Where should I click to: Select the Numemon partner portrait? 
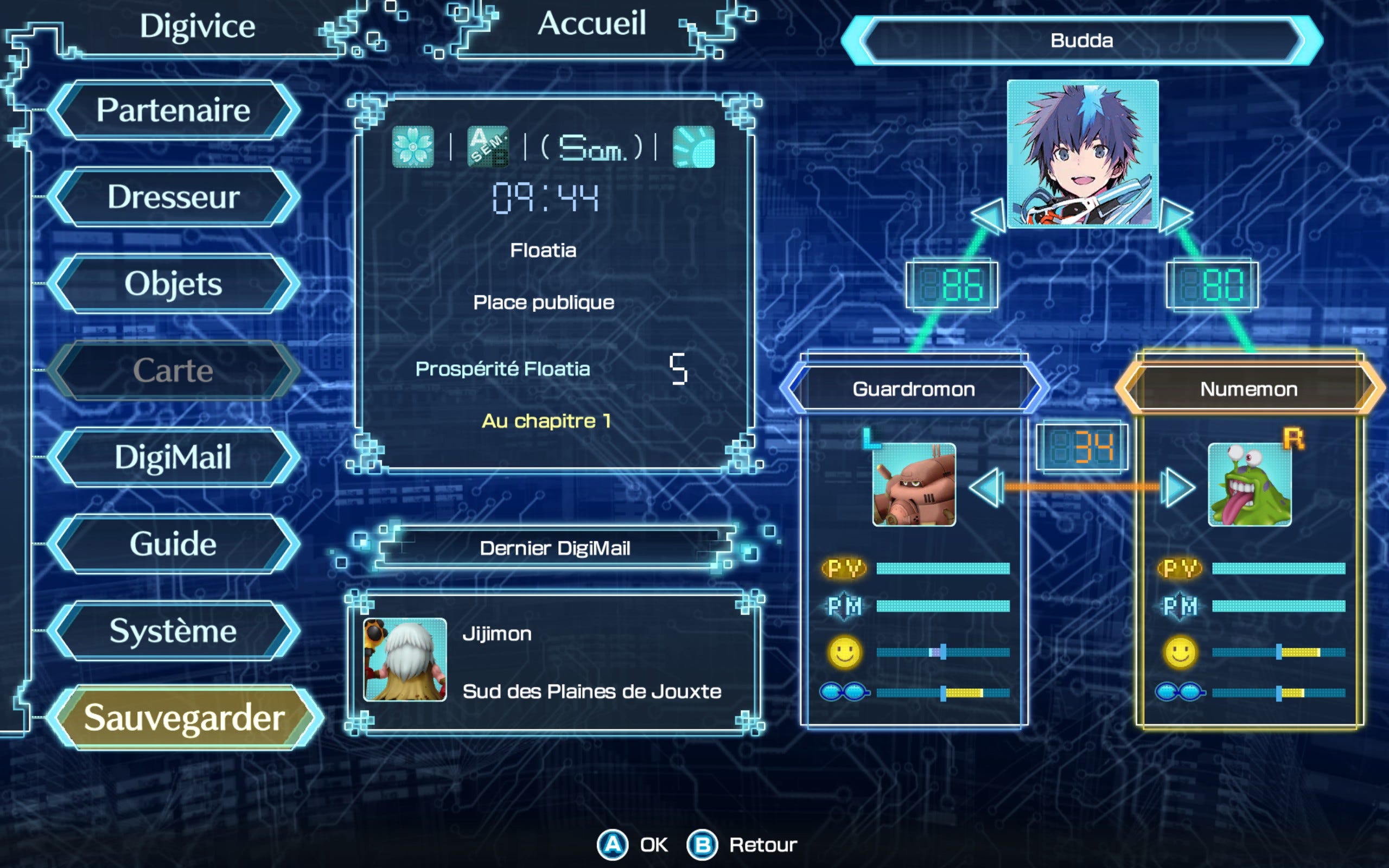coord(1250,484)
